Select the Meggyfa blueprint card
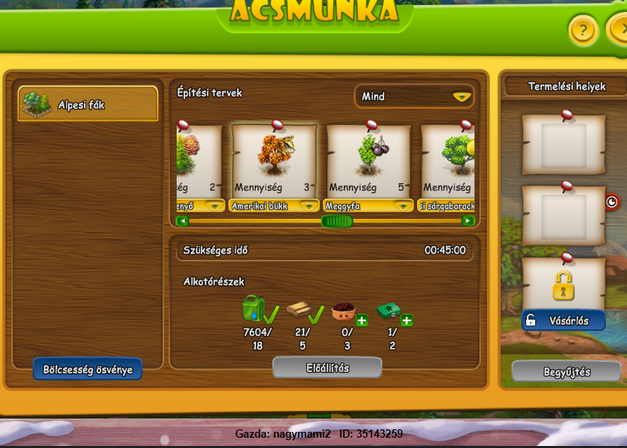Viewport: 627px width, 448px height. point(368,160)
